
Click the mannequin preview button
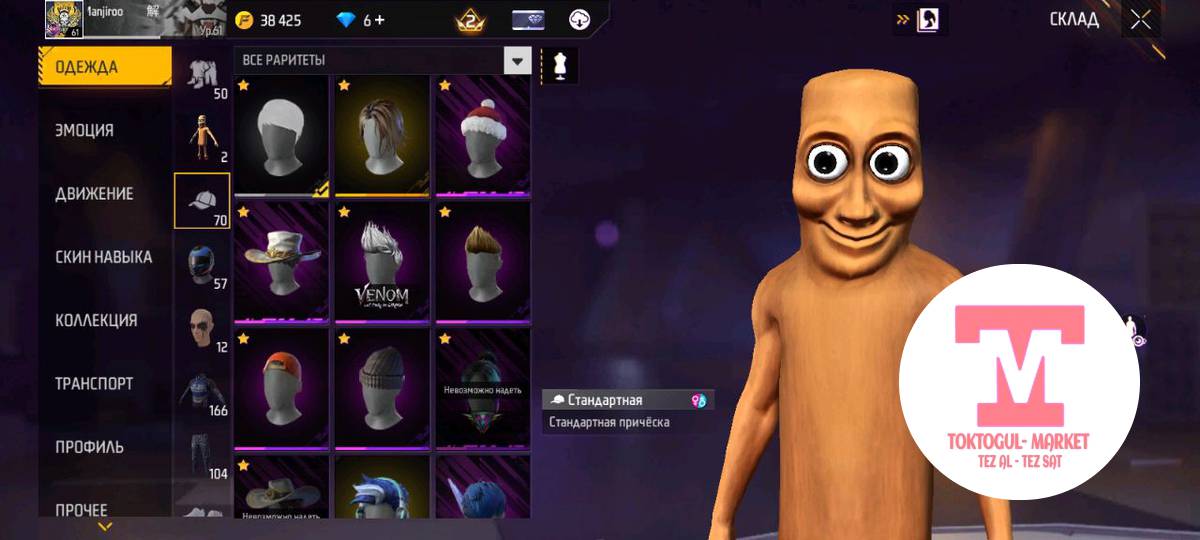click(556, 66)
